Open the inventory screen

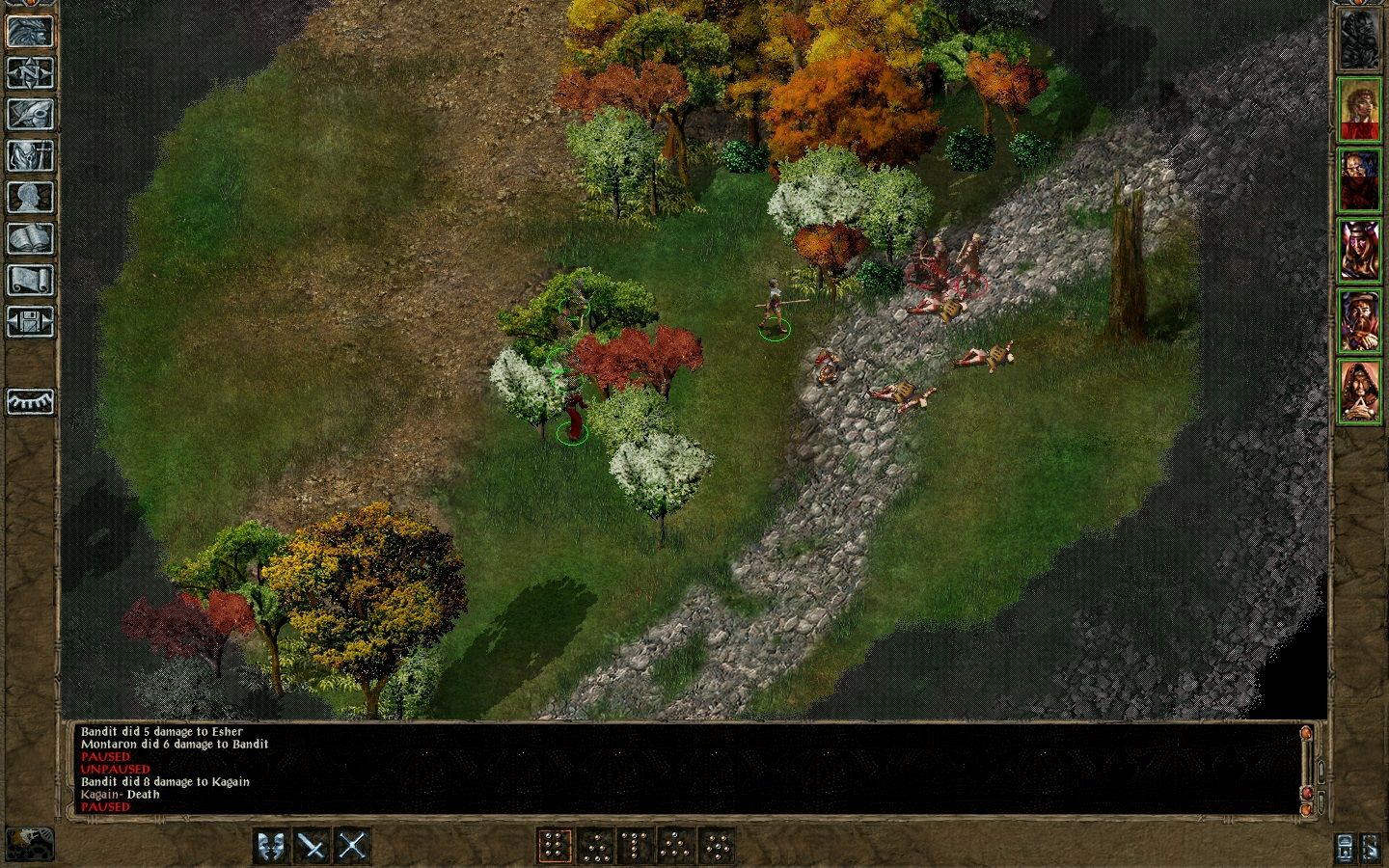[30, 155]
